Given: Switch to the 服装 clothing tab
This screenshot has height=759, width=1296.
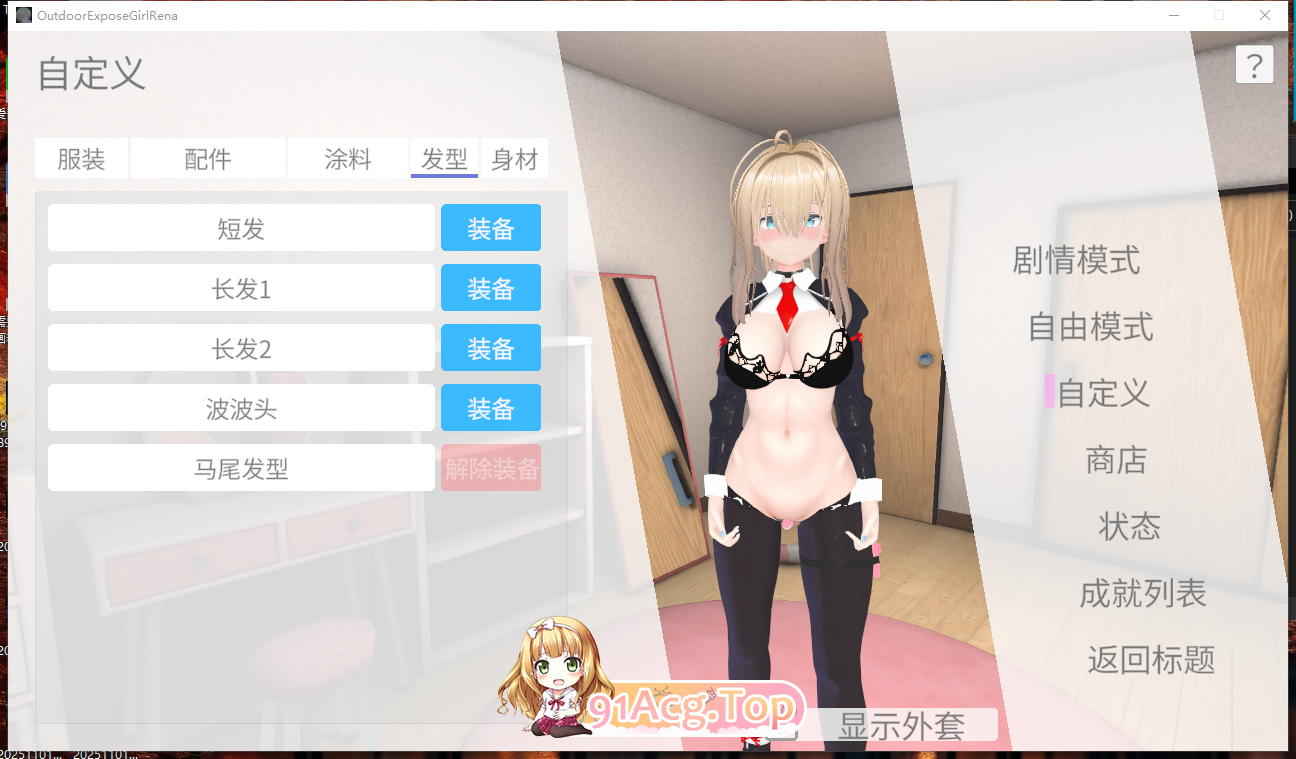Looking at the screenshot, I should [82, 158].
